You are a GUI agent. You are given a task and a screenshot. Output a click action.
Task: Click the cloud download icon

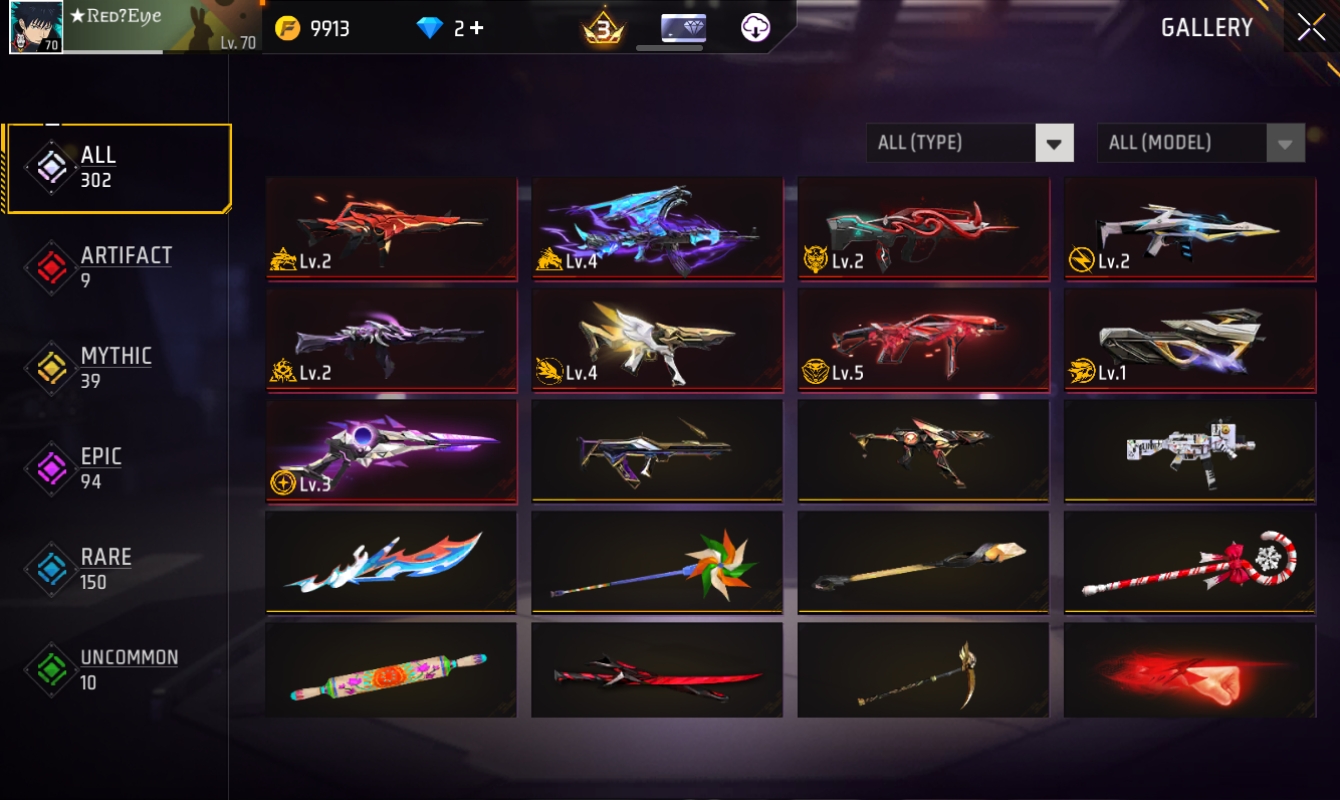(x=755, y=27)
